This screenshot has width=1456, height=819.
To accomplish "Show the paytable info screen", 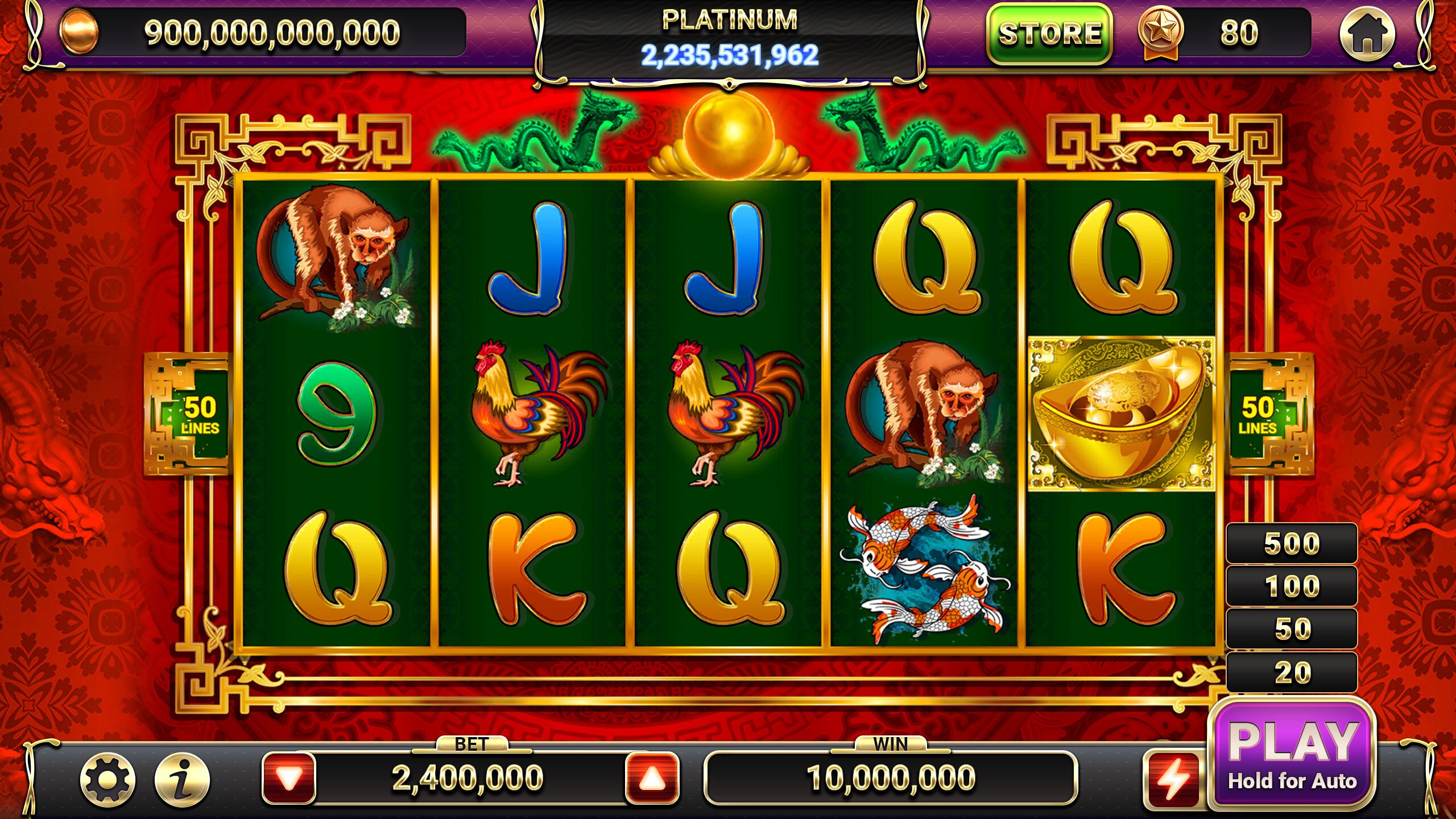I will coord(182,779).
